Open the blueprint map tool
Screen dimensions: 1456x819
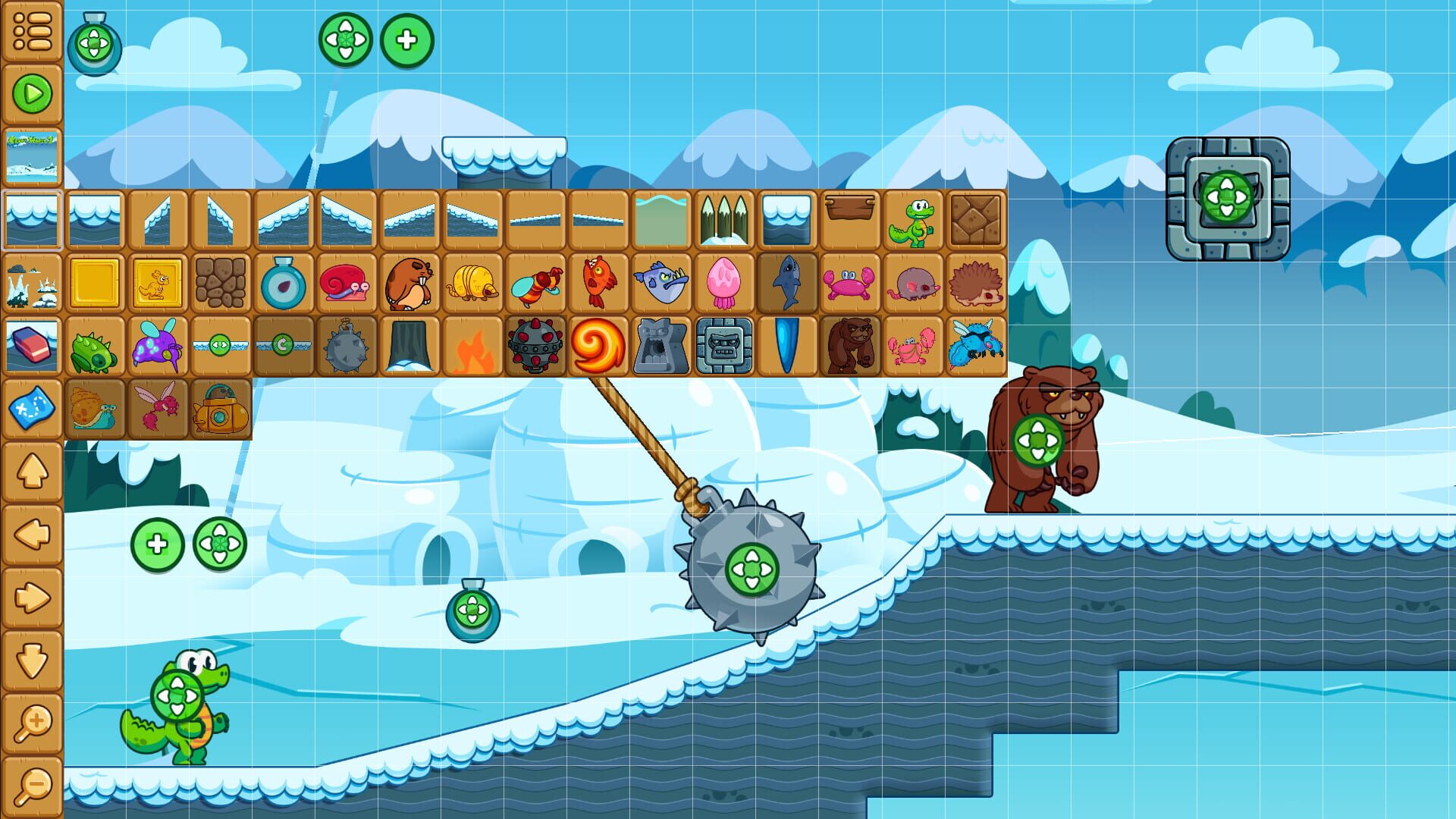click(30, 407)
